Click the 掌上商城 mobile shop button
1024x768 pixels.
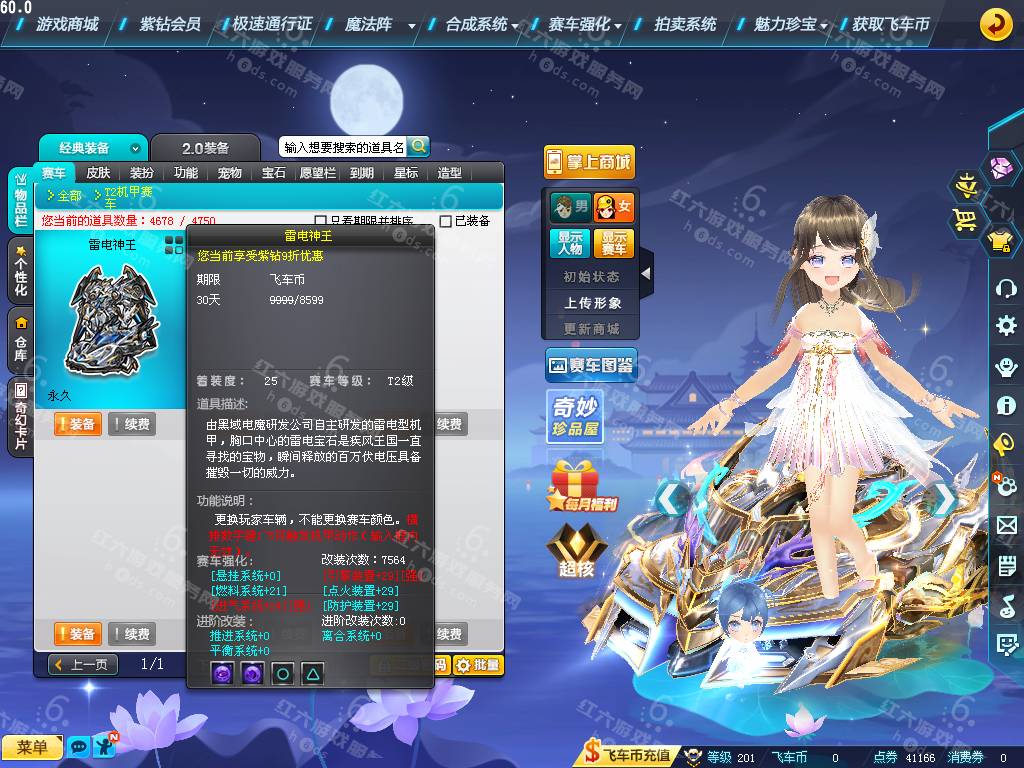589,162
